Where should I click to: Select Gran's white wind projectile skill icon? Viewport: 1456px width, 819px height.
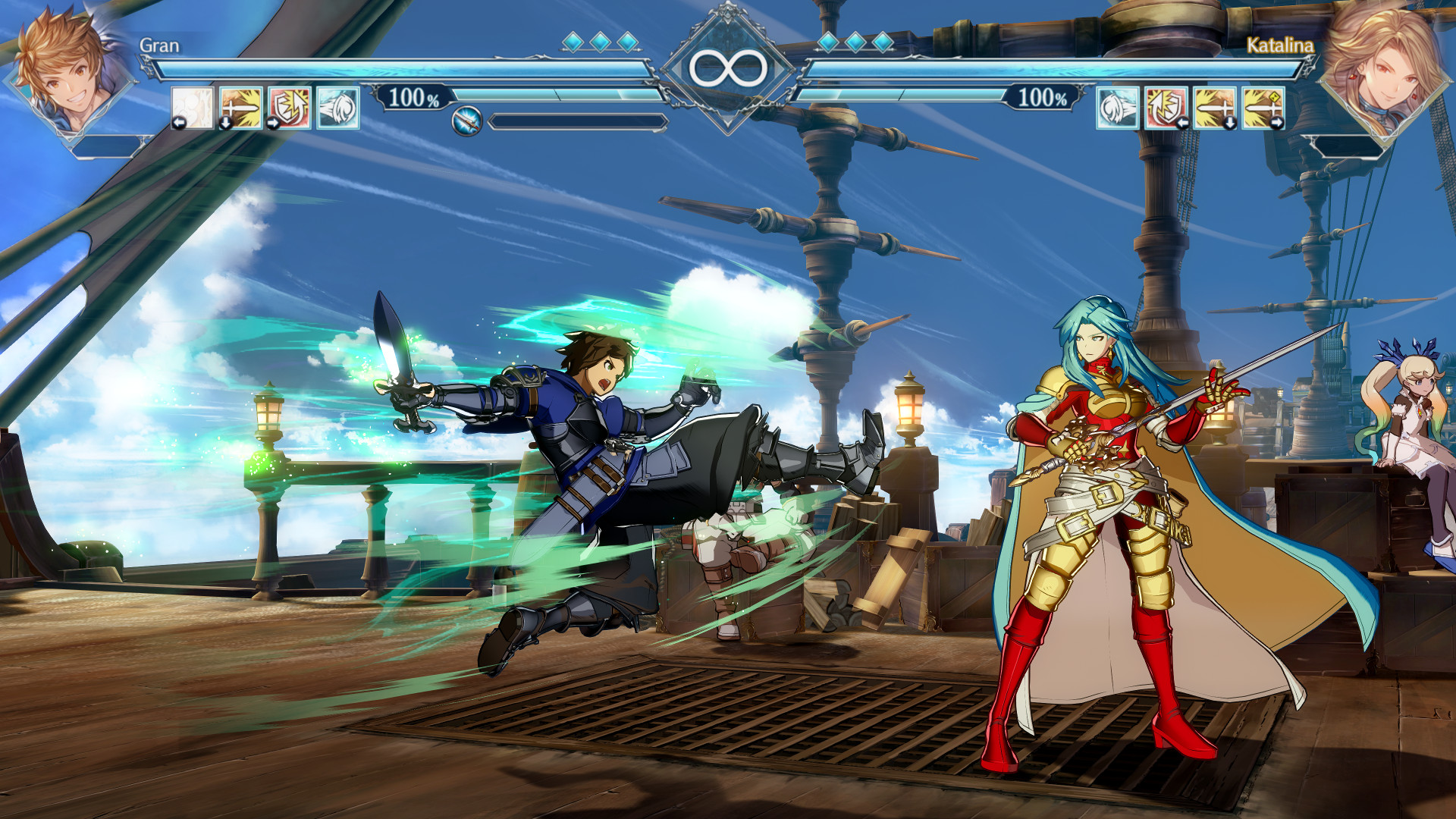[x=336, y=107]
